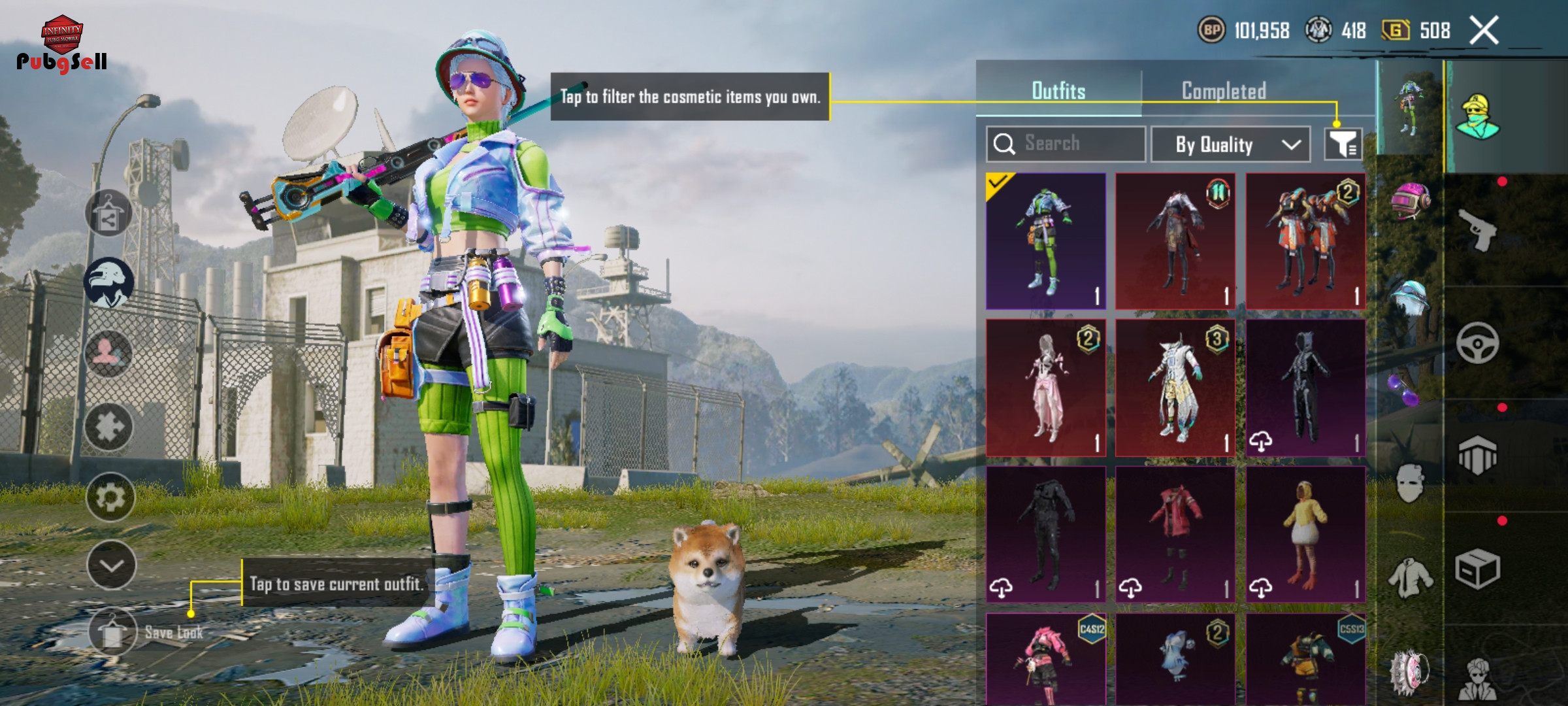This screenshot has height=706, width=1568.
Task: Close the inventory with the X button
Action: pyautogui.click(x=1484, y=31)
